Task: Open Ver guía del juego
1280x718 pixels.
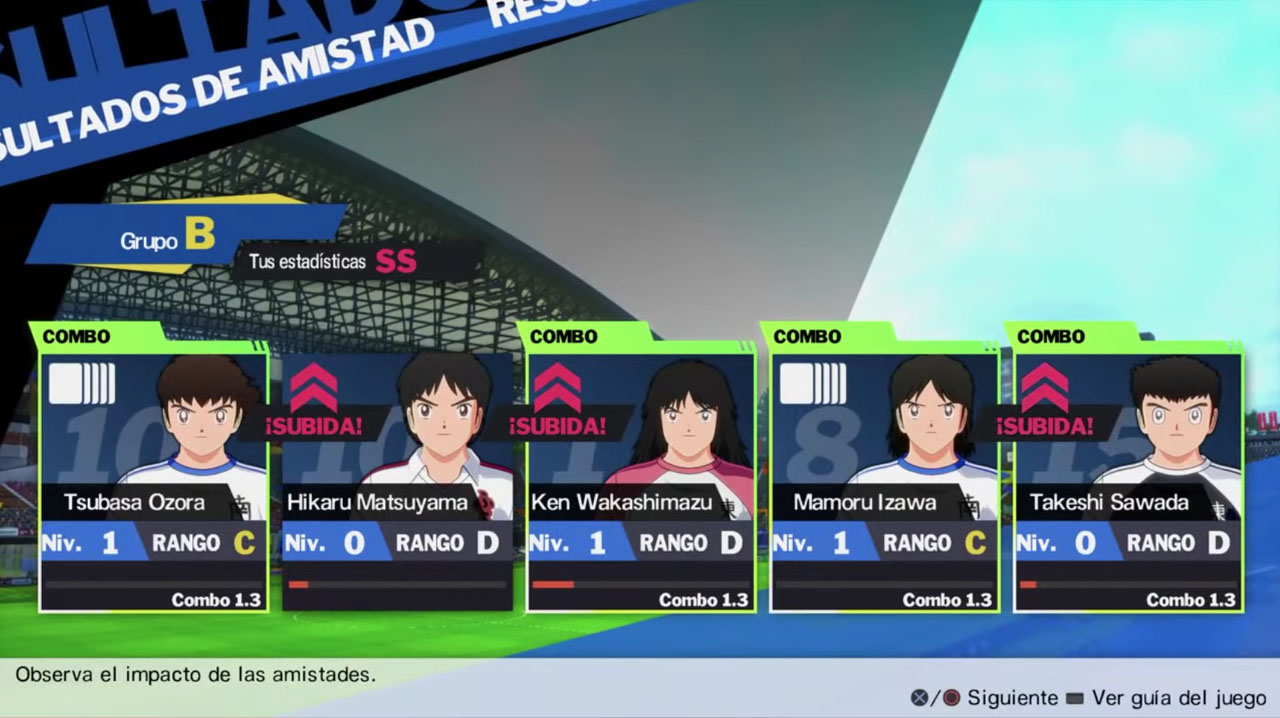Action: [x=1178, y=697]
